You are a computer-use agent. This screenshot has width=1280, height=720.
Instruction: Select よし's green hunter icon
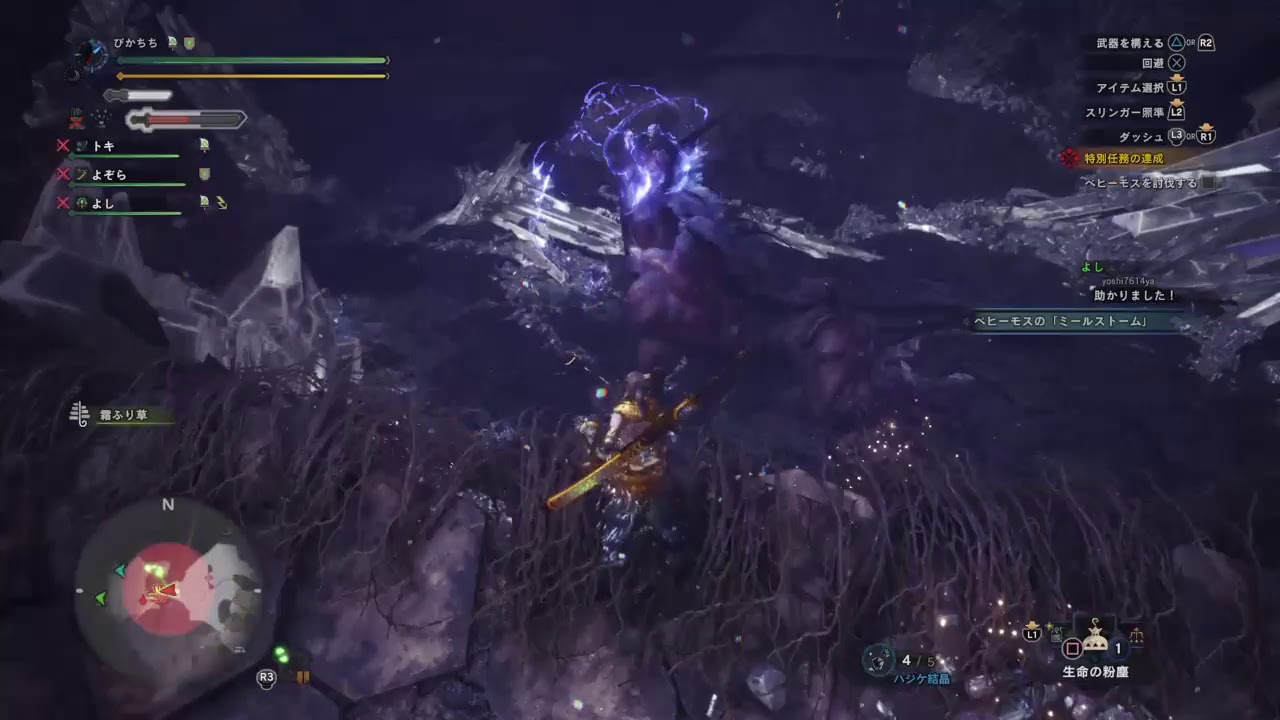(x=81, y=203)
